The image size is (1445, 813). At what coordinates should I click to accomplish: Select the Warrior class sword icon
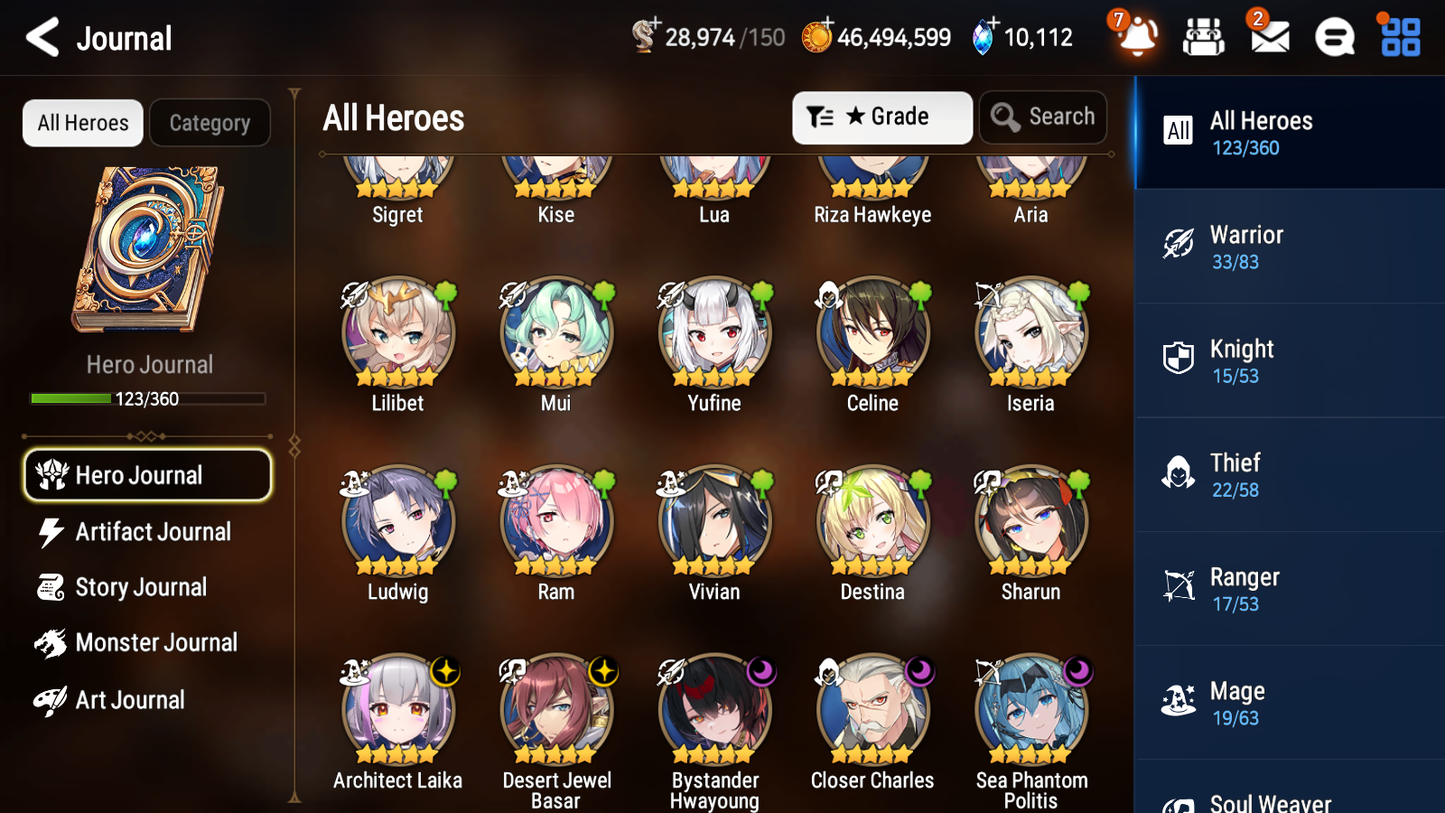pos(1179,243)
